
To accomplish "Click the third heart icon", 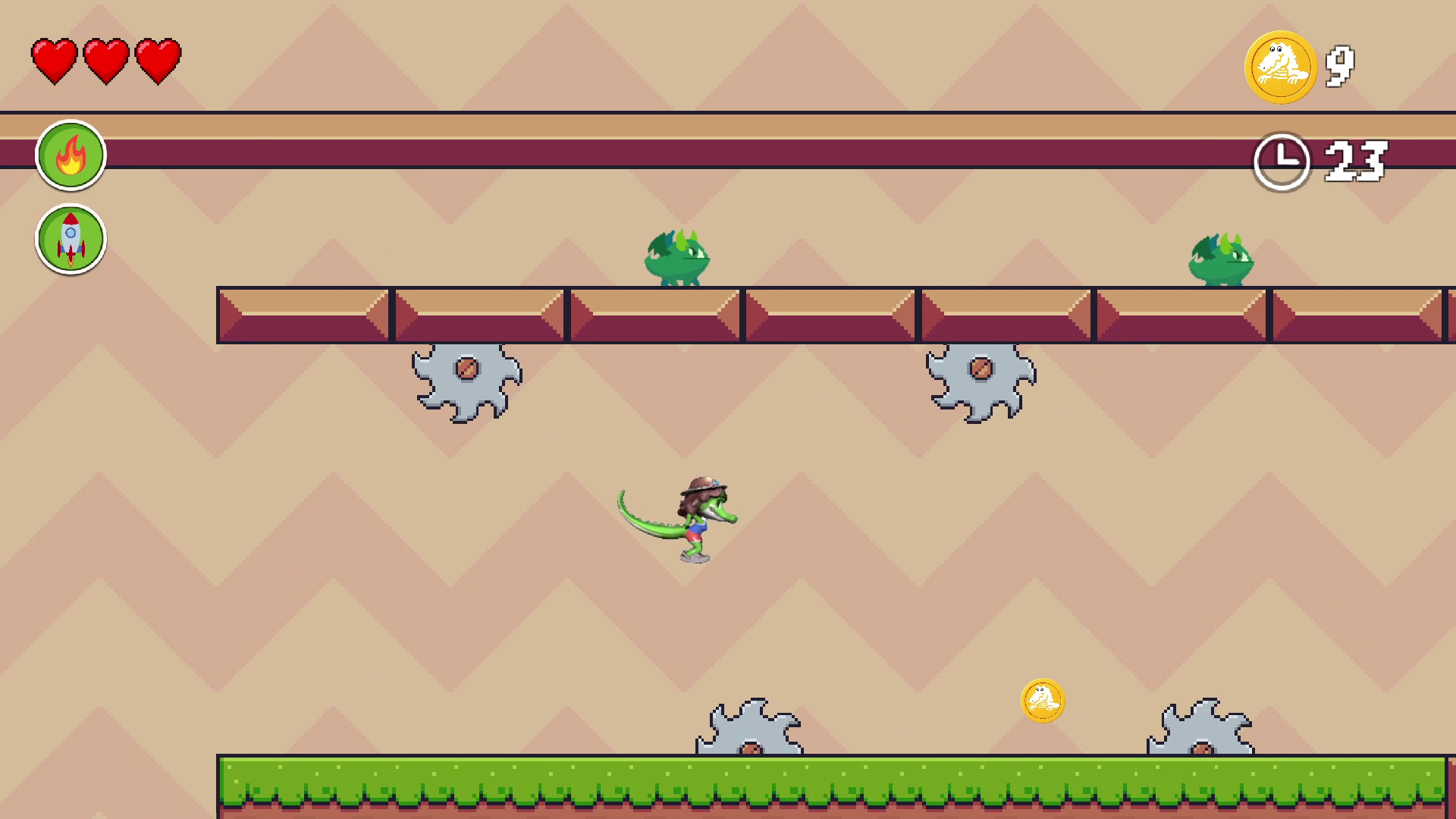I will (x=158, y=61).
